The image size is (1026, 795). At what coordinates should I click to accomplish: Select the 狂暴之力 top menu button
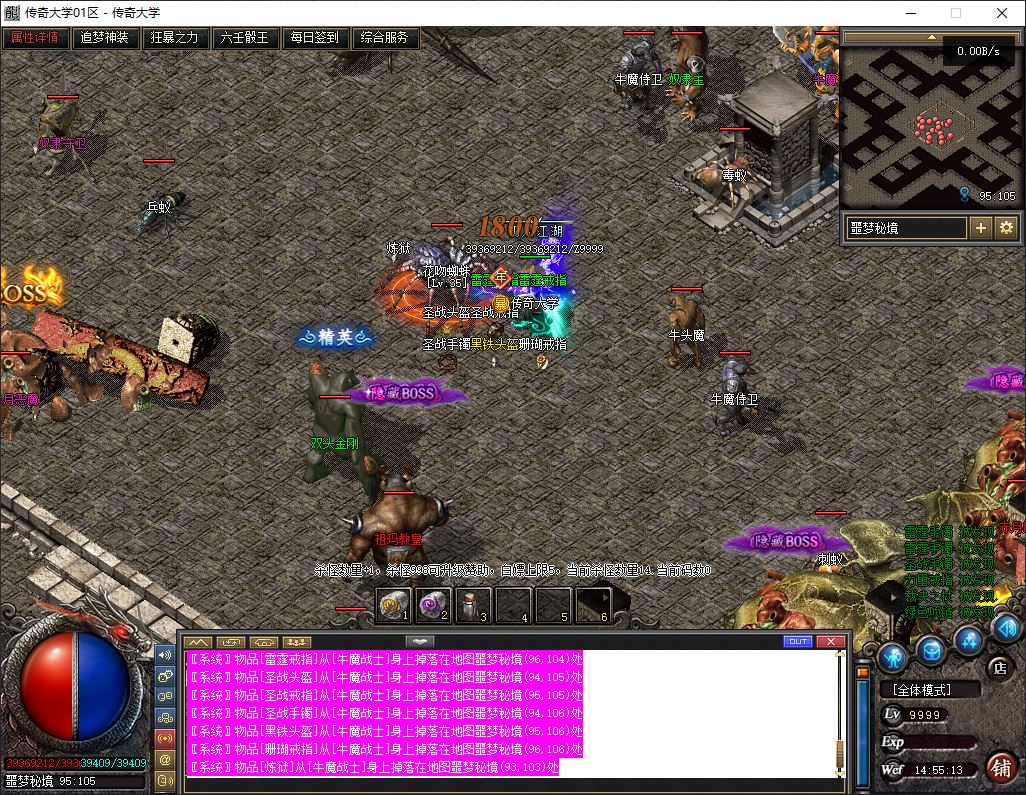tap(175, 38)
